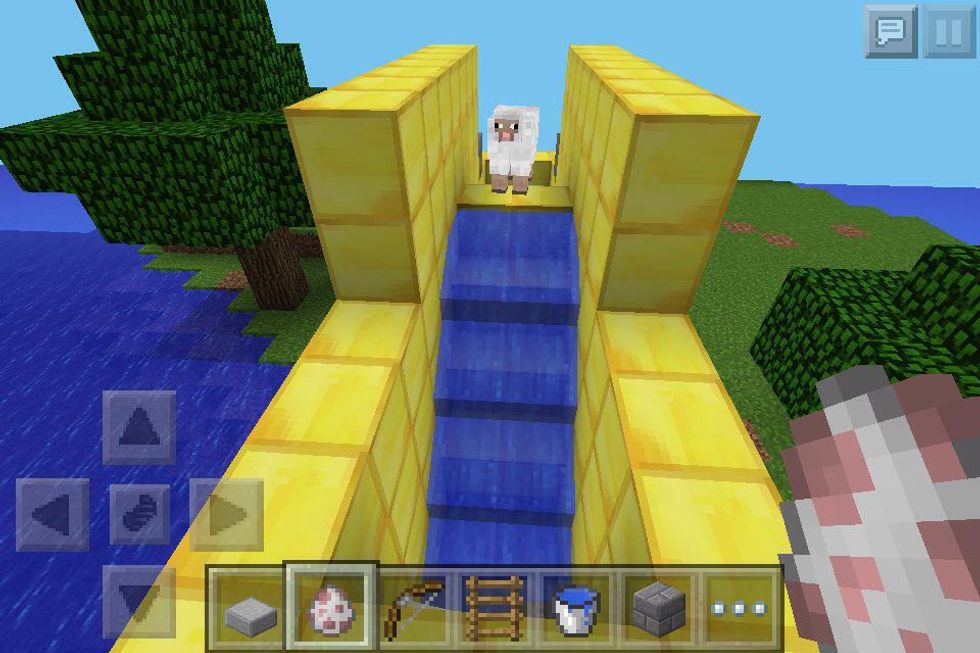Viewport: 980px width, 653px height.
Task: Pick the stone bricks hotbar slot
Action: point(659,608)
